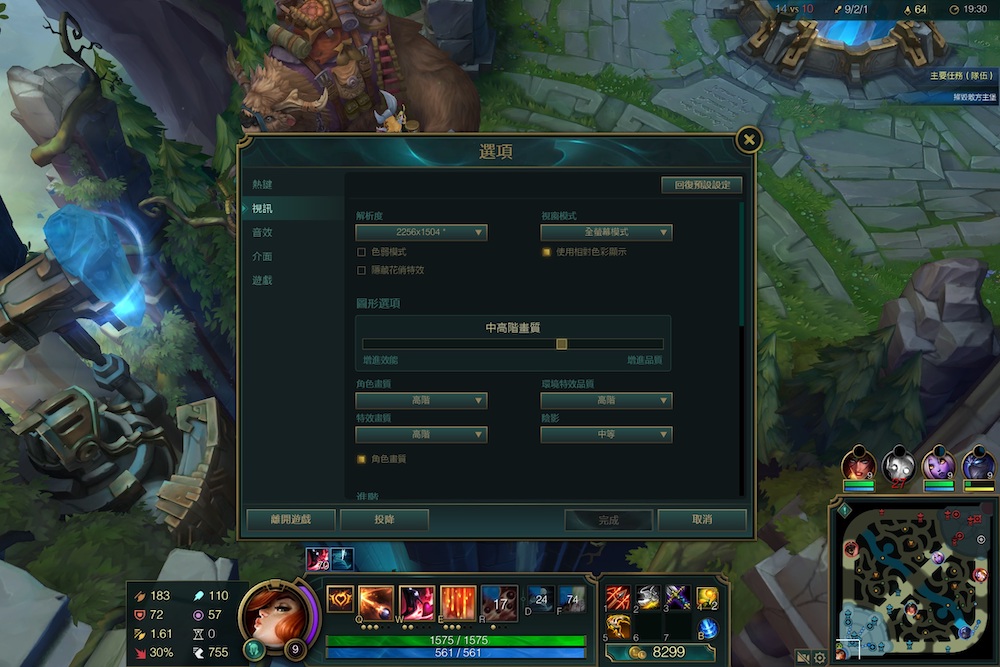
Task: Toggle the 使用相對色彩顯示 relative colors checkbox
Action: [547, 252]
